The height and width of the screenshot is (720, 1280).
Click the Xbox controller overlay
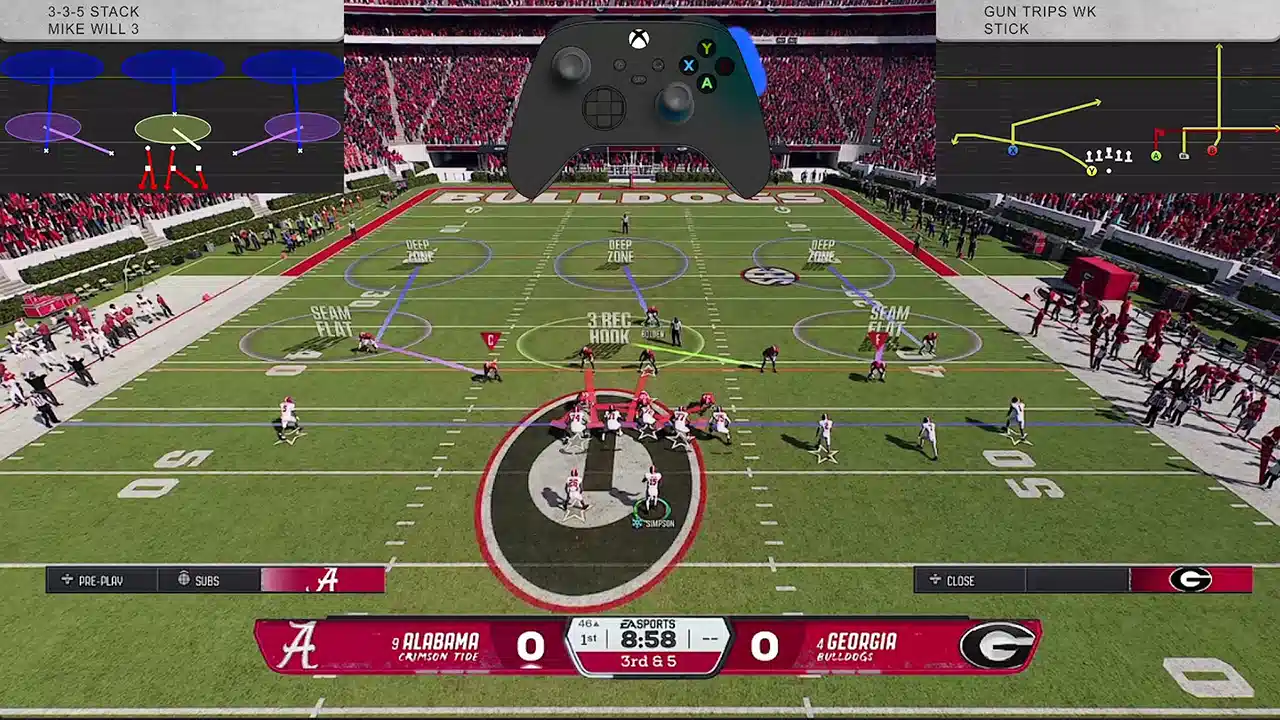[638, 105]
